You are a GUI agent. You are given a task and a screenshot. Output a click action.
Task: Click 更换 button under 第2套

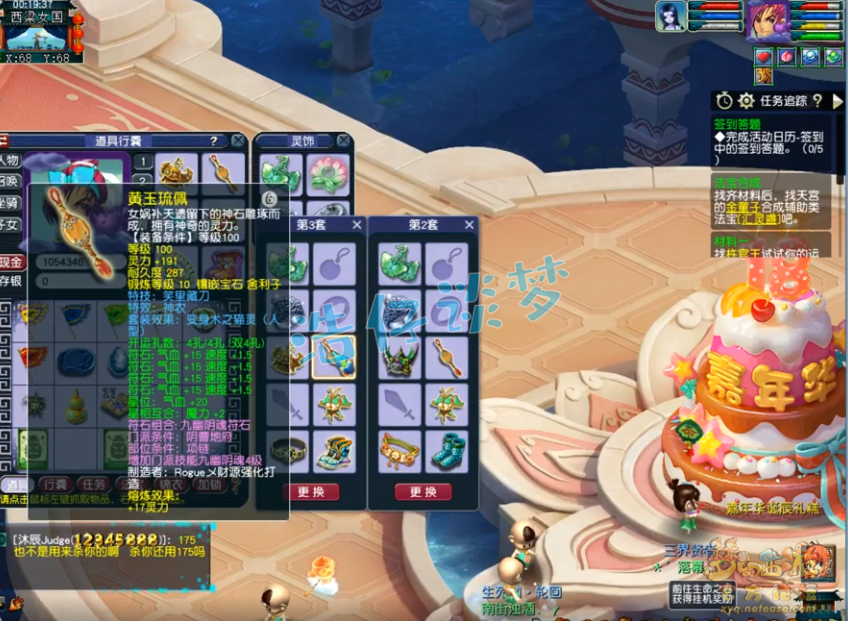423,492
